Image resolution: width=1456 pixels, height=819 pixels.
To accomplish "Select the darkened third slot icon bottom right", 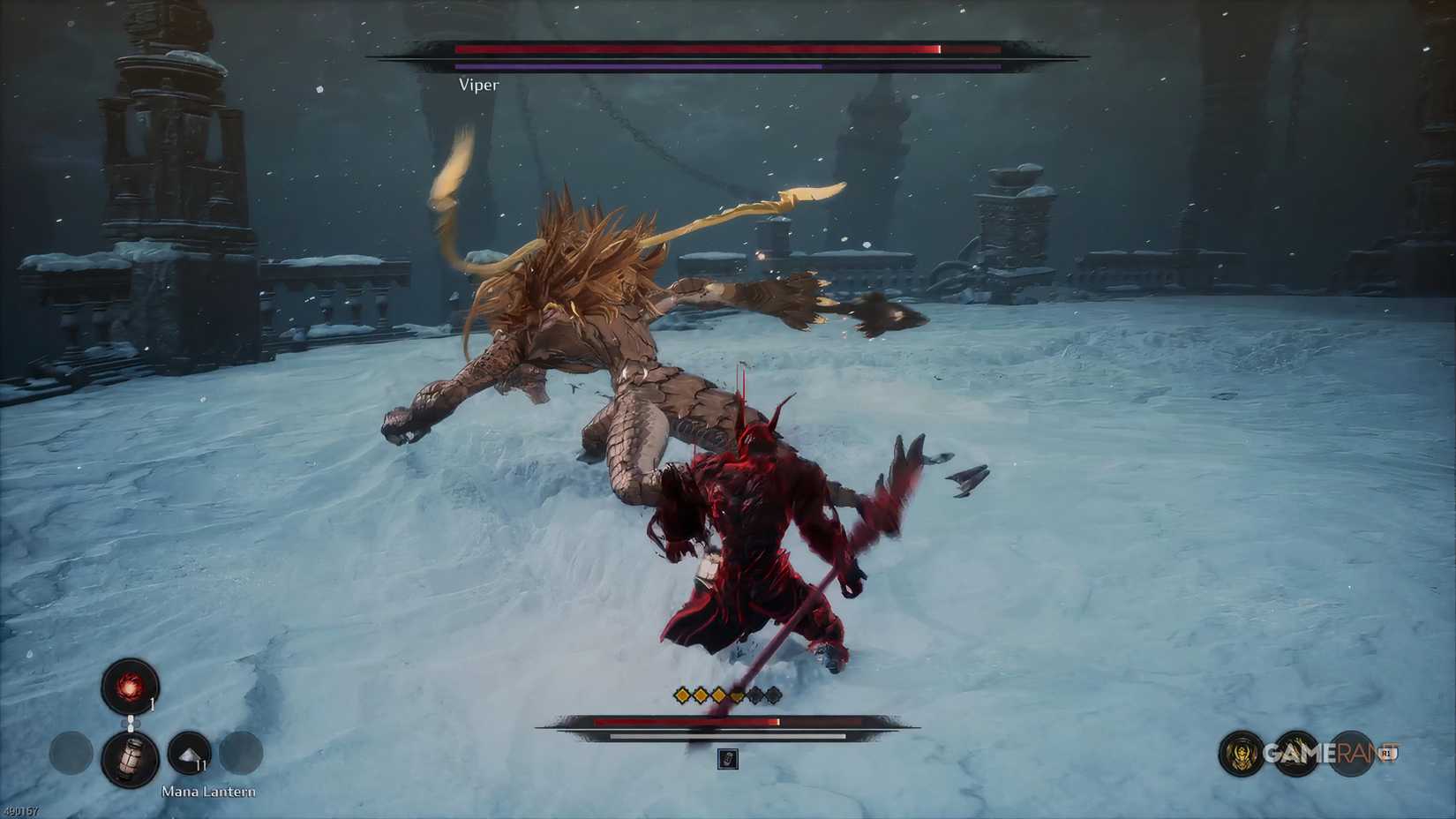I will point(1350,753).
